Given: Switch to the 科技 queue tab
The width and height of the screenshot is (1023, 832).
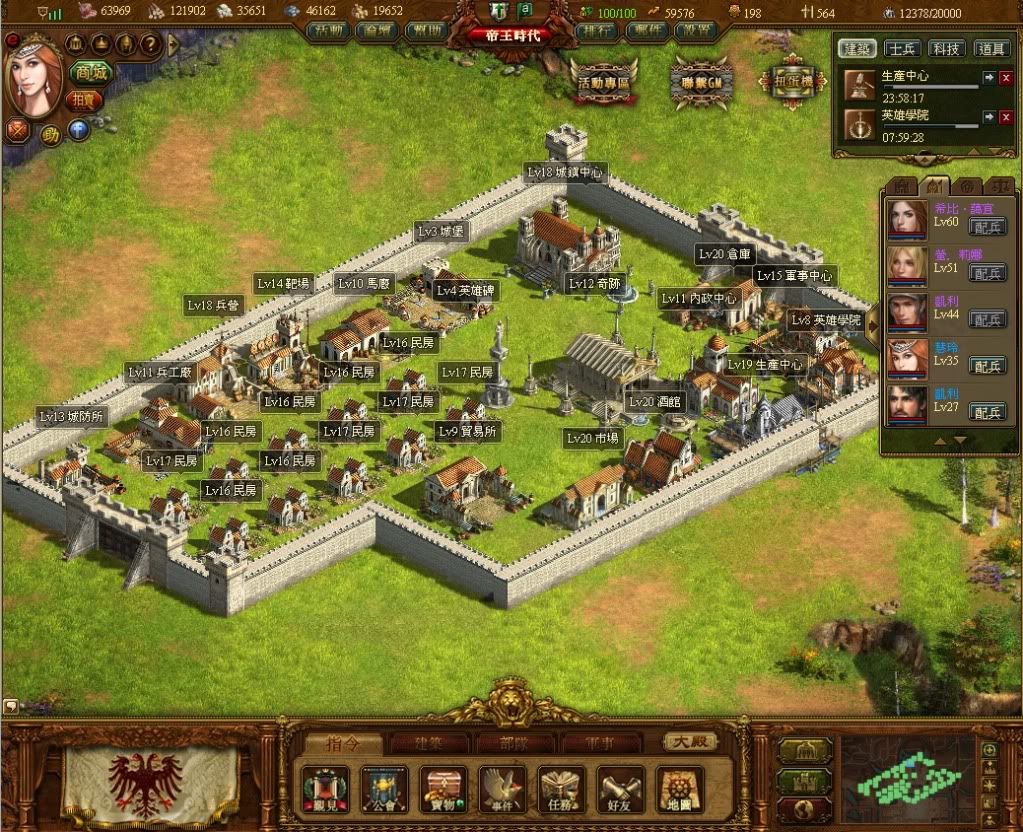Looking at the screenshot, I should [x=947, y=48].
